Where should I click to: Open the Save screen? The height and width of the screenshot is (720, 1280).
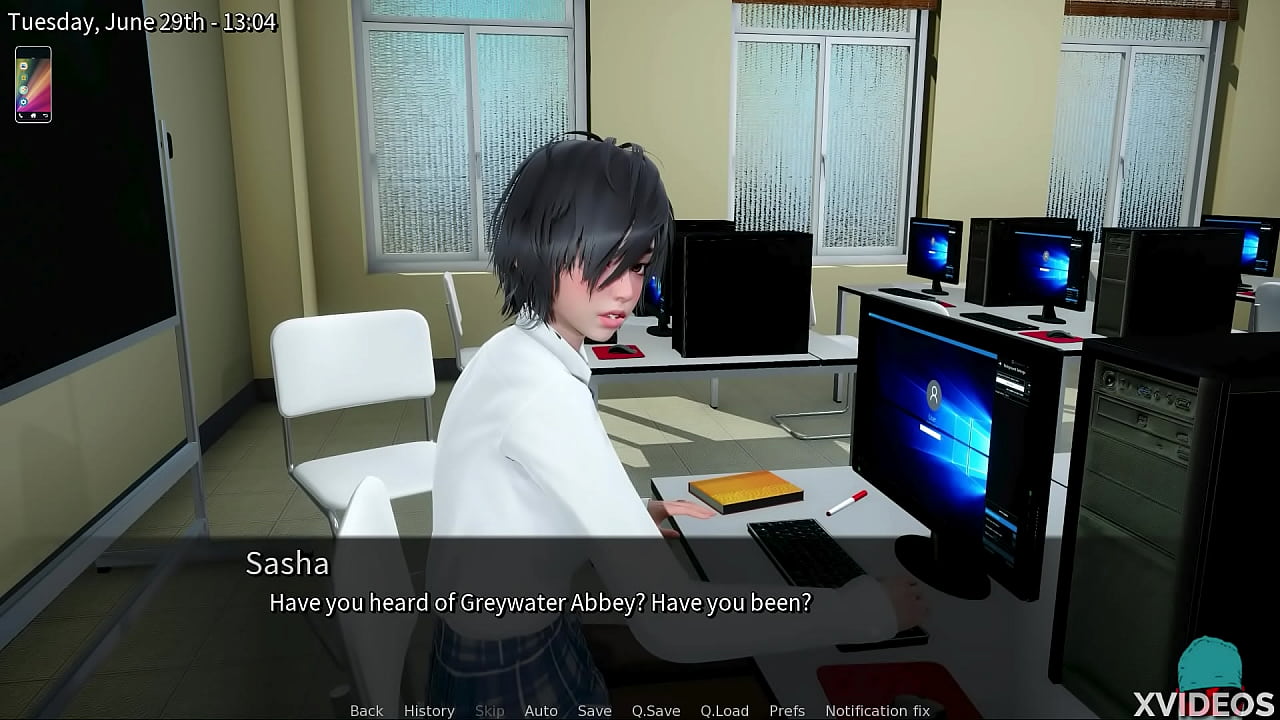point(595,710)
